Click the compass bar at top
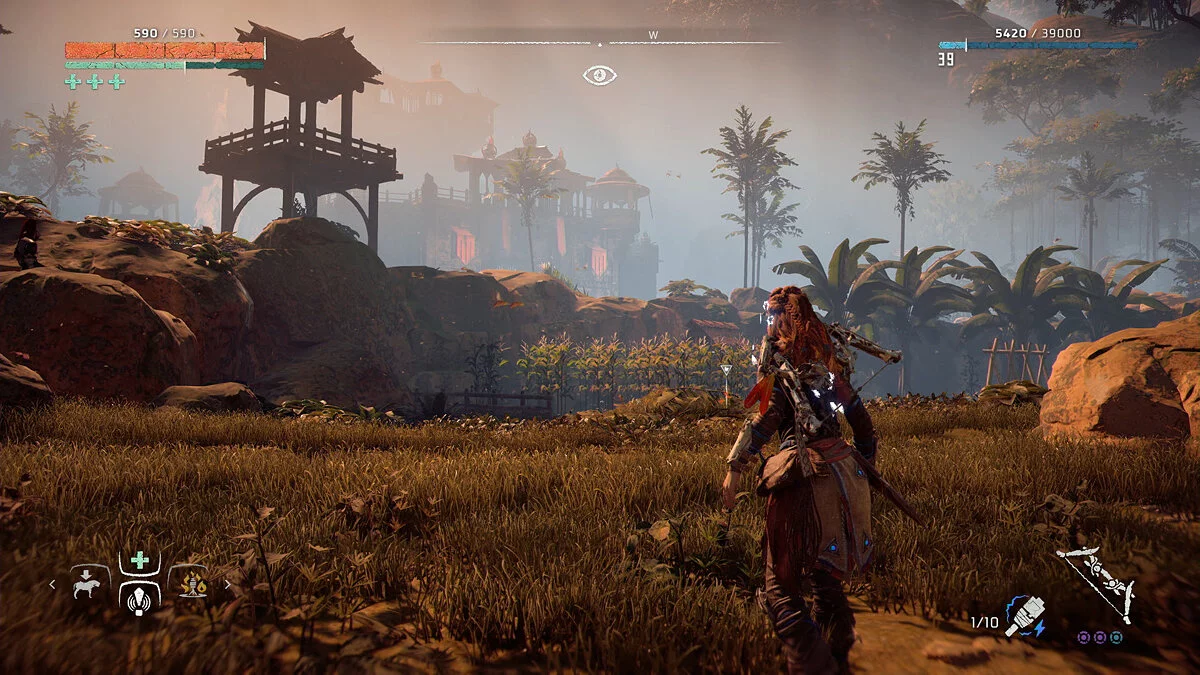 coord(600,43)
